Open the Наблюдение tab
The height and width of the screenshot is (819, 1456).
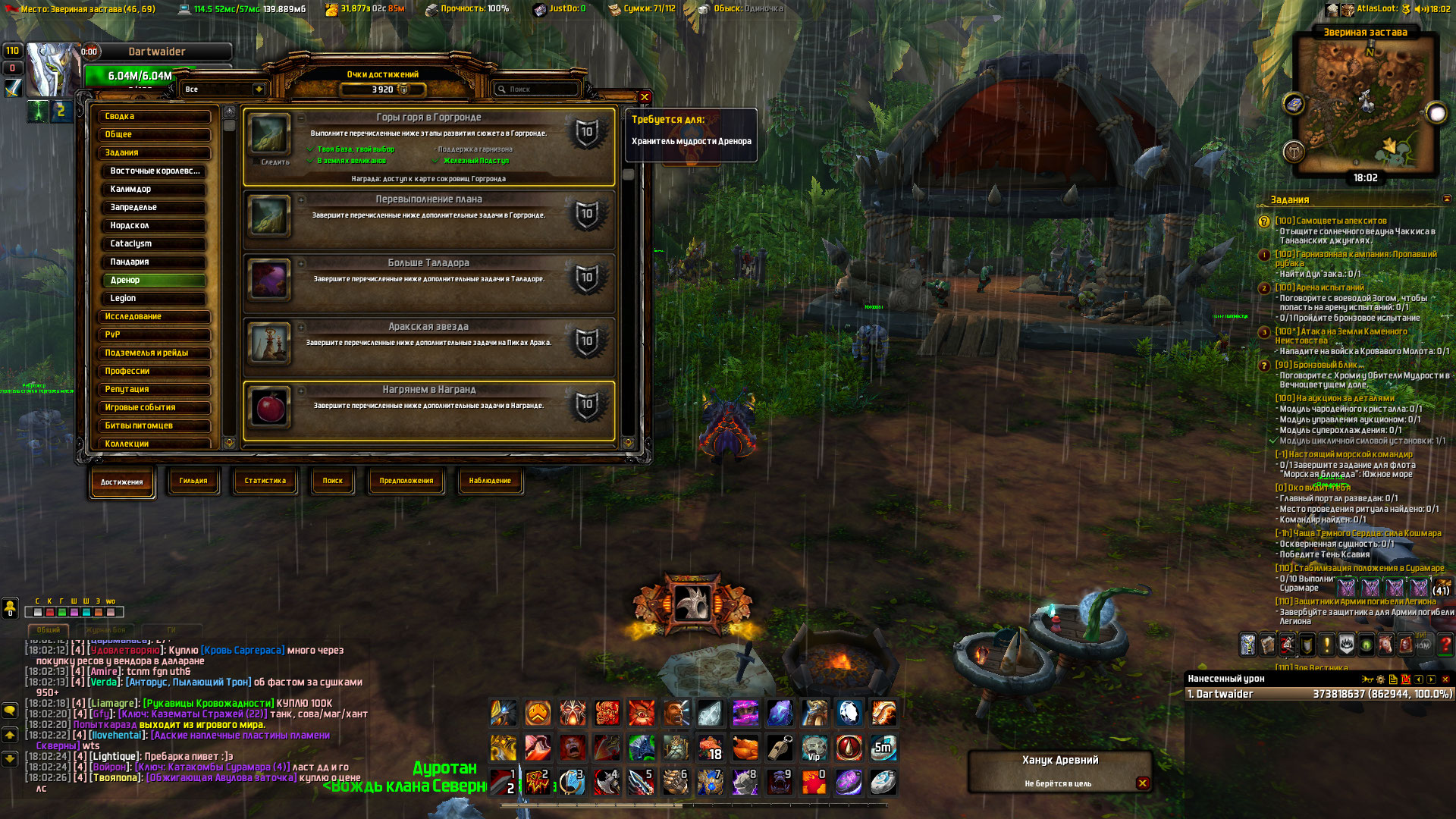click(490, 481)
